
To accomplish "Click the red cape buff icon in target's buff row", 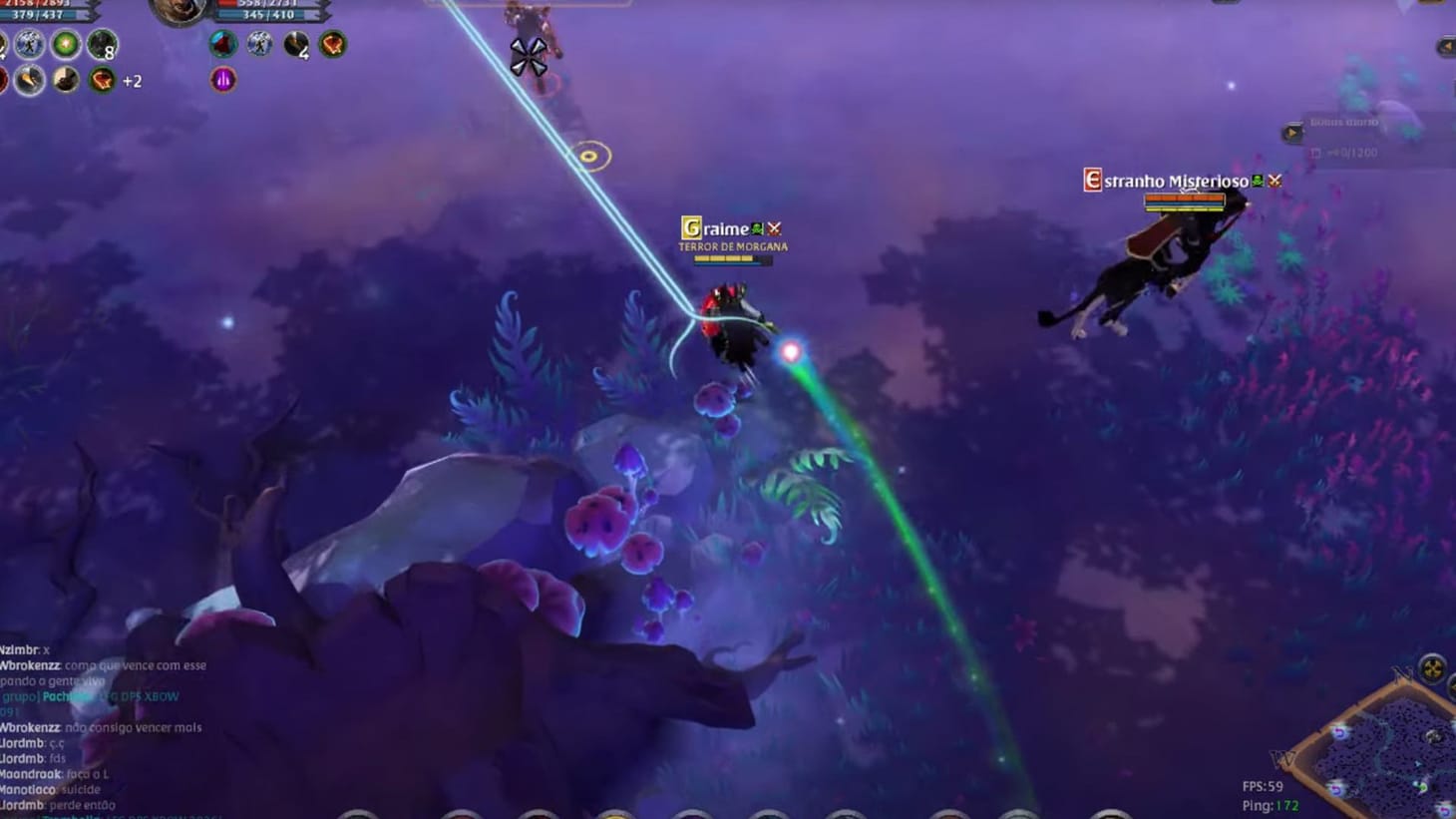I will tap(221, 45).
